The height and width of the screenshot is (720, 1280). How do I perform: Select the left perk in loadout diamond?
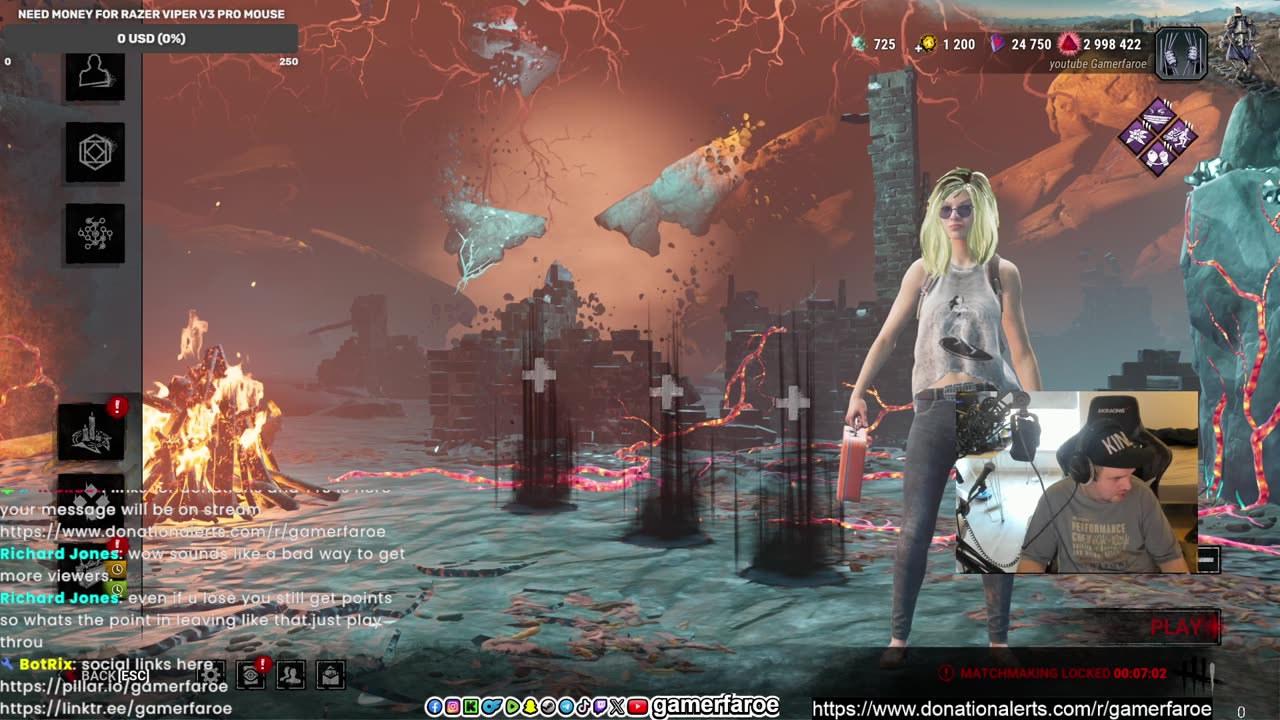point(1137,136)
